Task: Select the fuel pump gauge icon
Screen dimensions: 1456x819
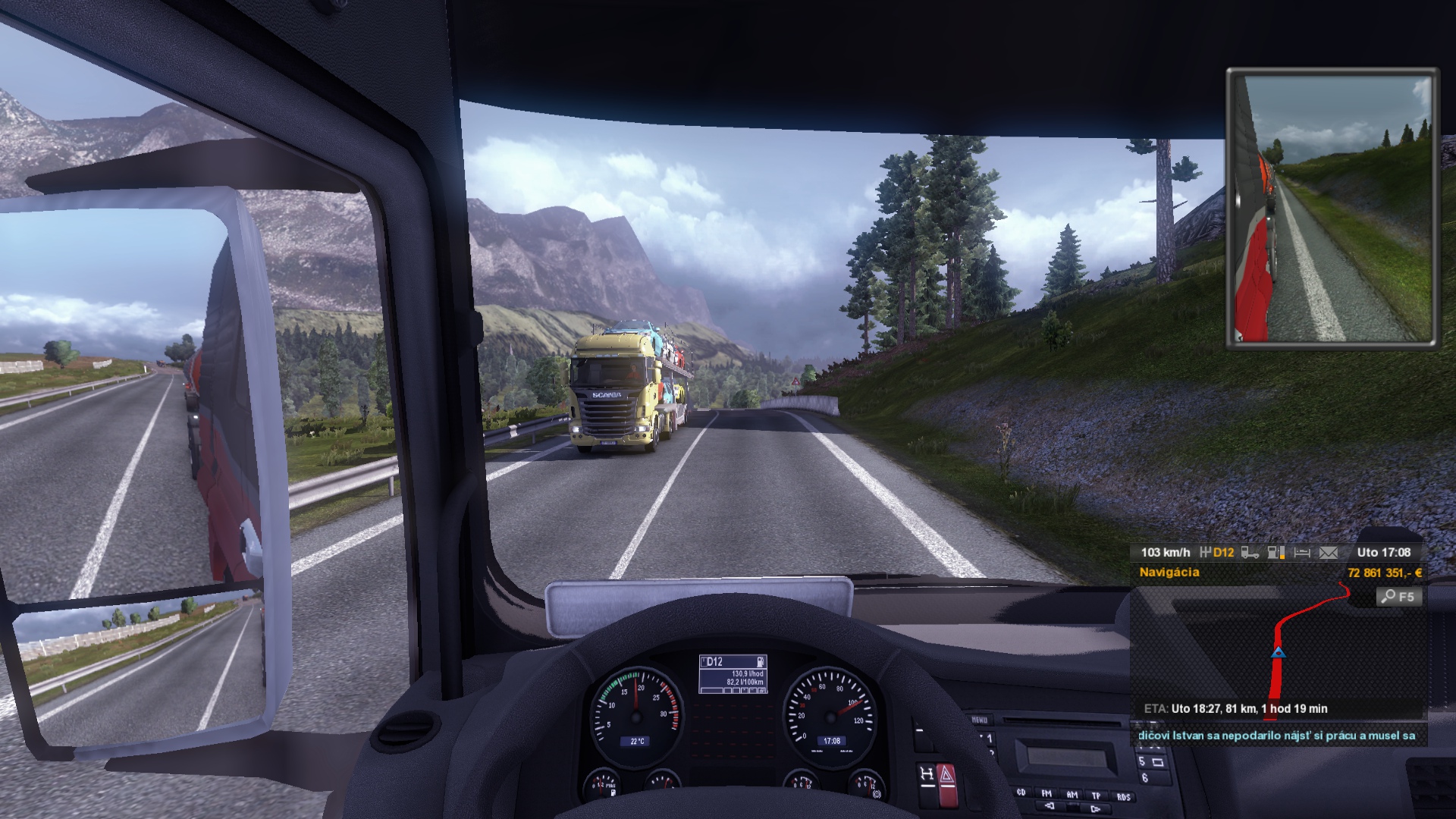Action: pyautogui.click(x=1276, y=553)
